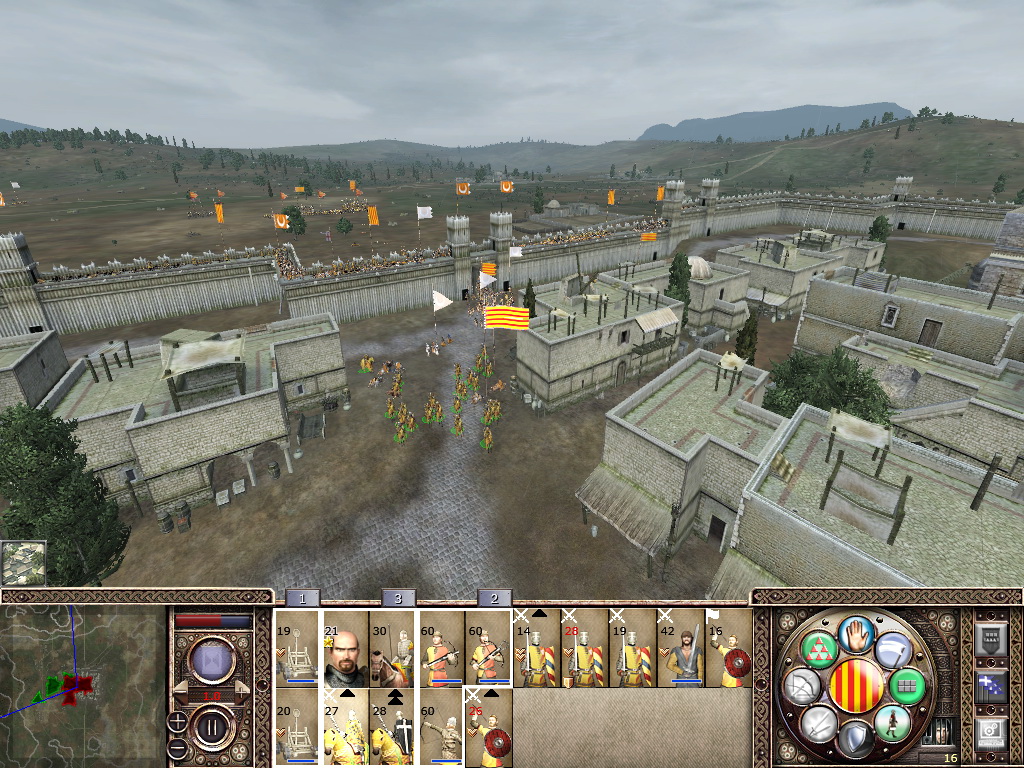The image size is (1024, 768).
Task: Switch to unit group tab 1
Action: (302, 598)
